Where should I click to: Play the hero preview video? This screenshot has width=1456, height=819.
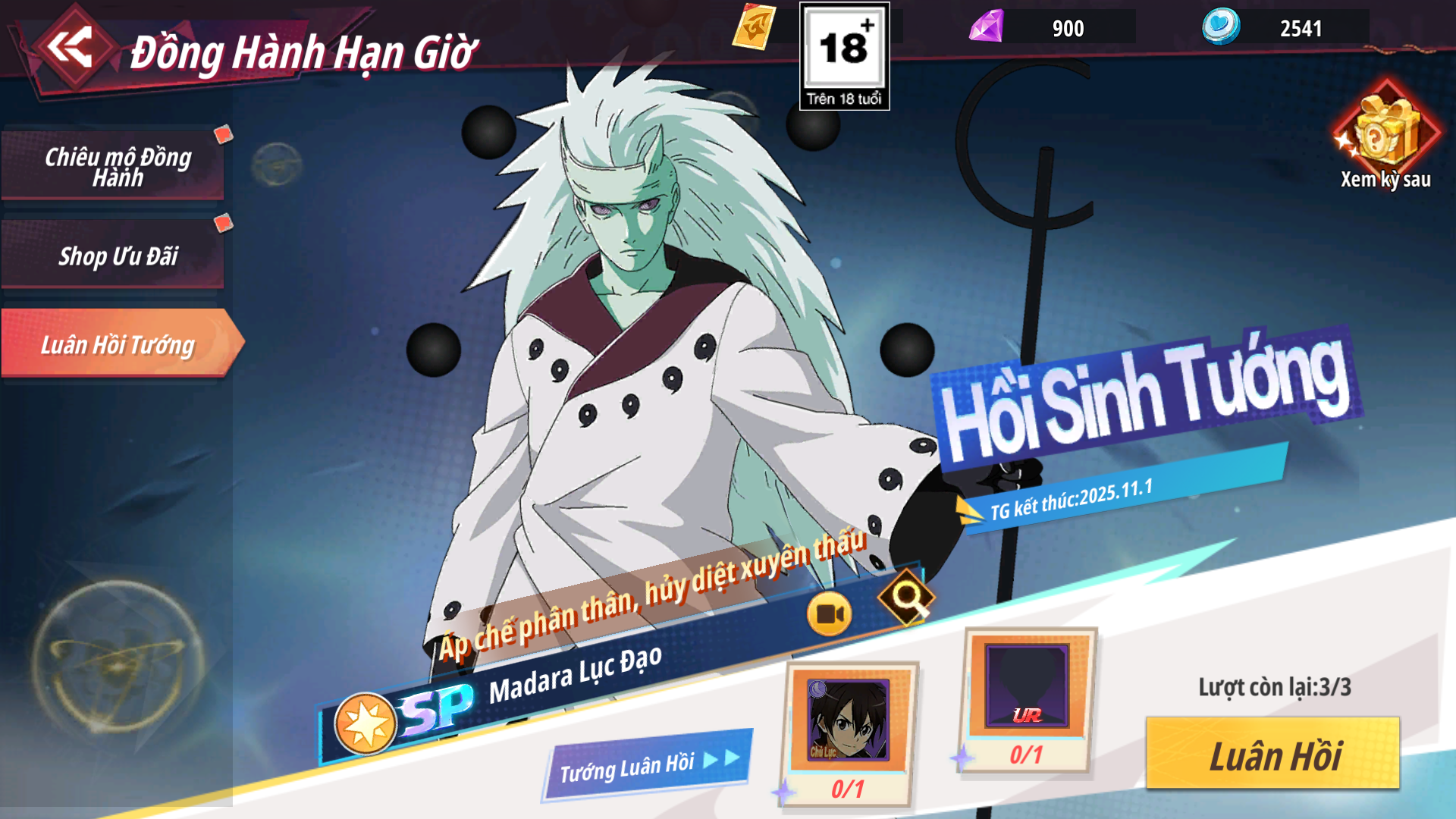pos(830,613)
